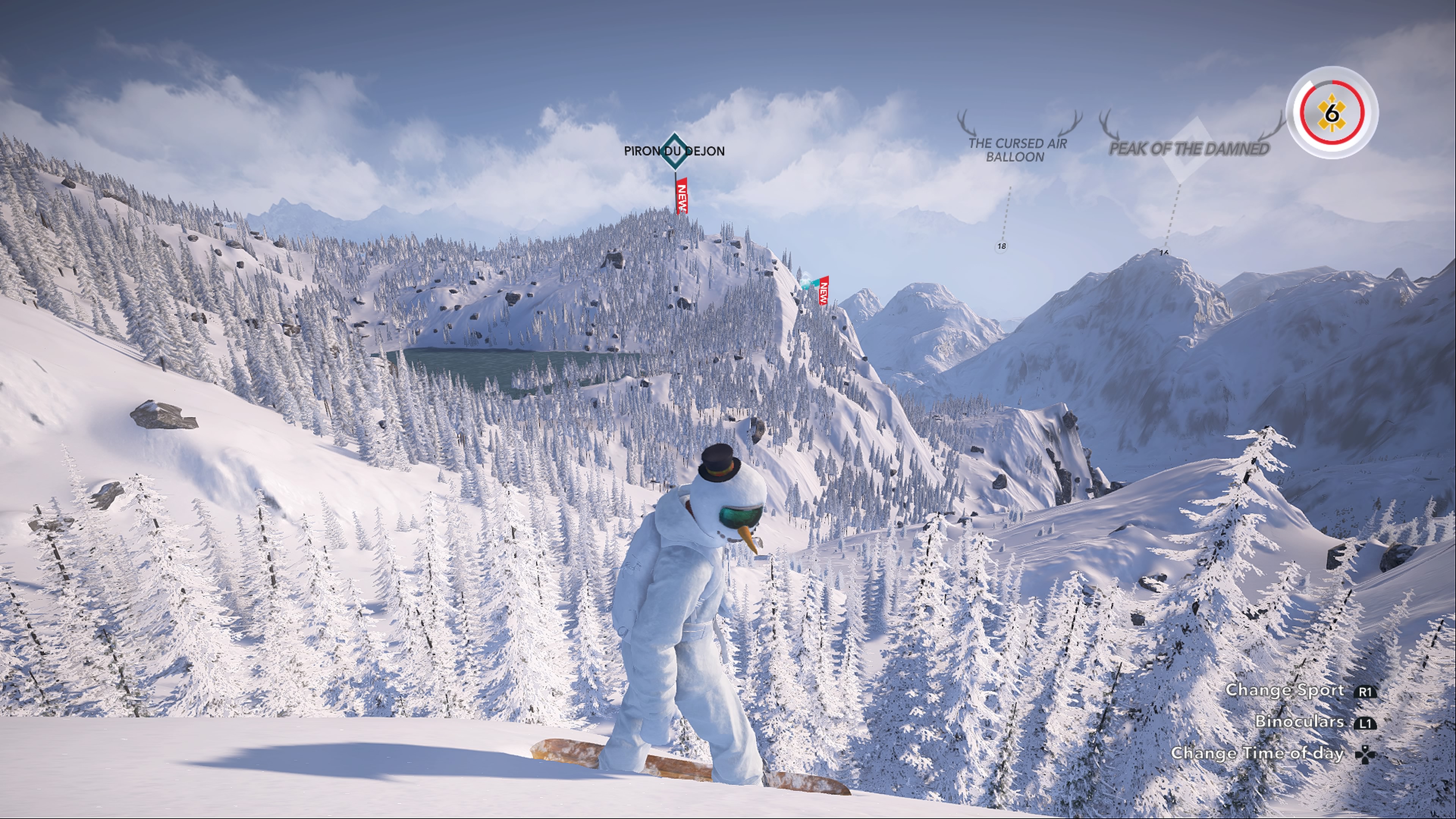The width and height of the screenshot is (1456, 819).
Task: Select The Cursed Air Balloon label
Action: pyautogui.click(x=1017, y=150)
